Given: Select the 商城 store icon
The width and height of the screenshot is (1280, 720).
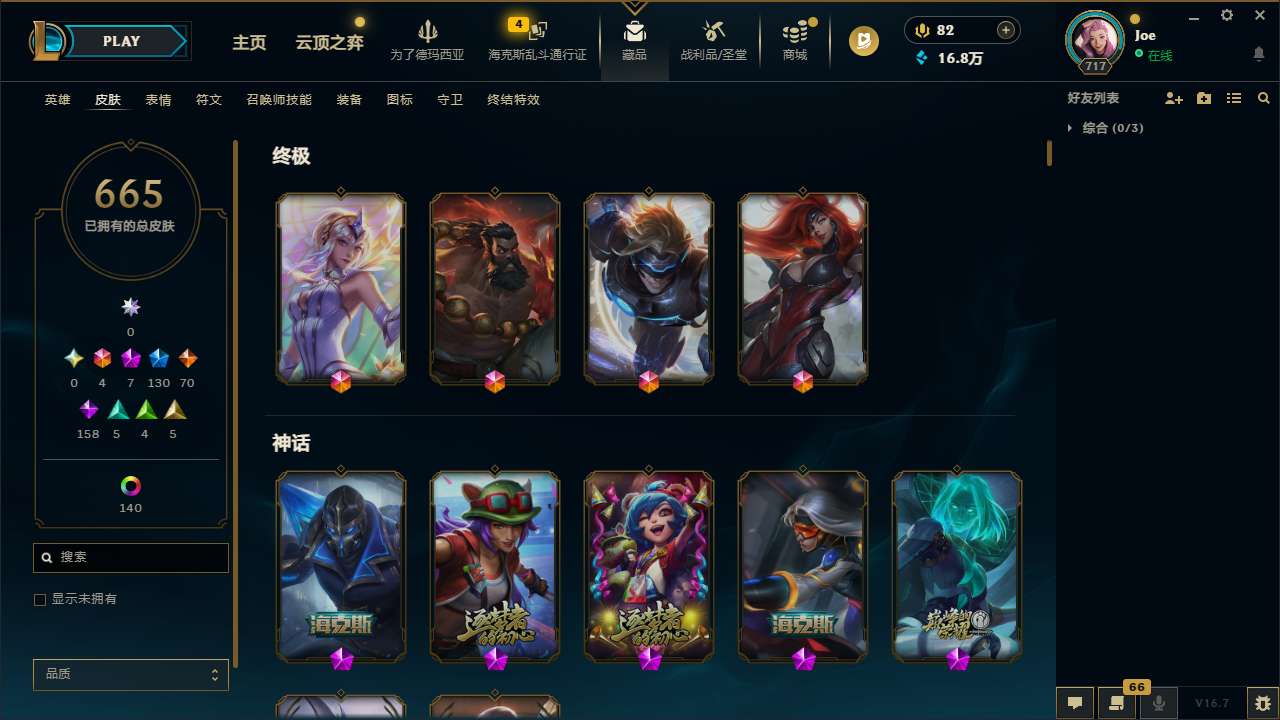Looking at the screenshot, I should [x=795, y=40].
